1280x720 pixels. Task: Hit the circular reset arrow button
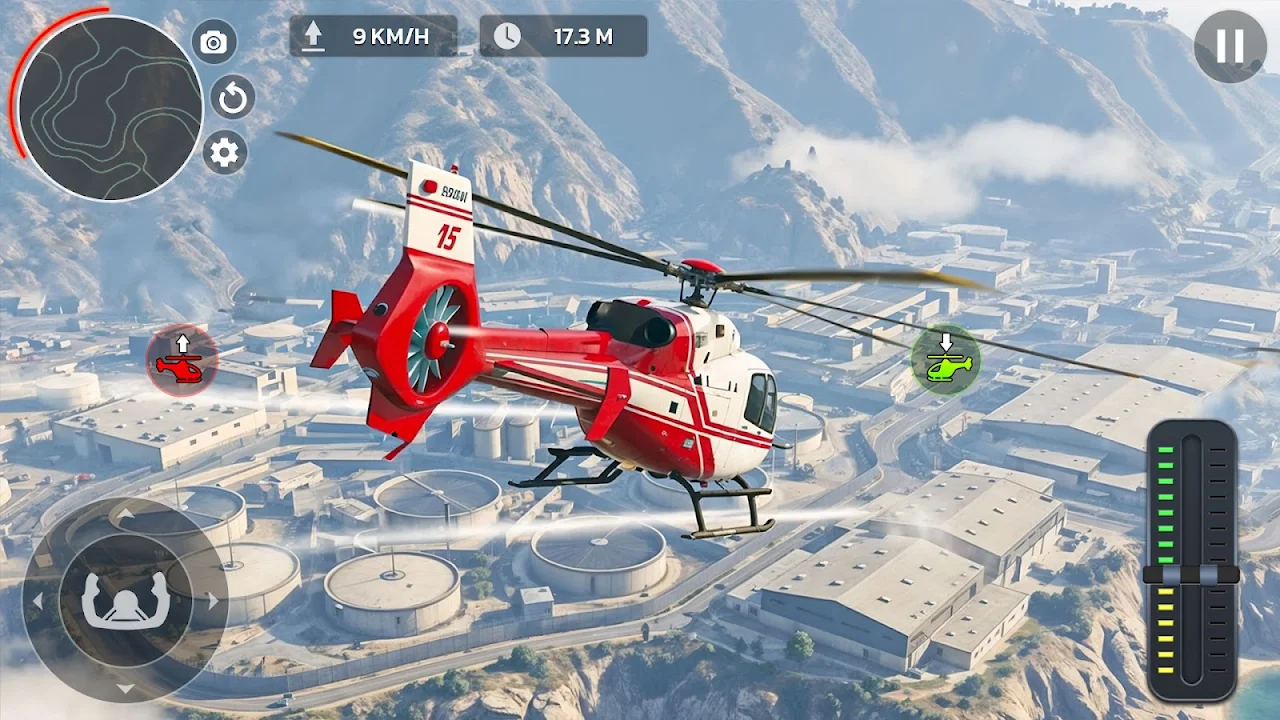[x=233, y=98]
